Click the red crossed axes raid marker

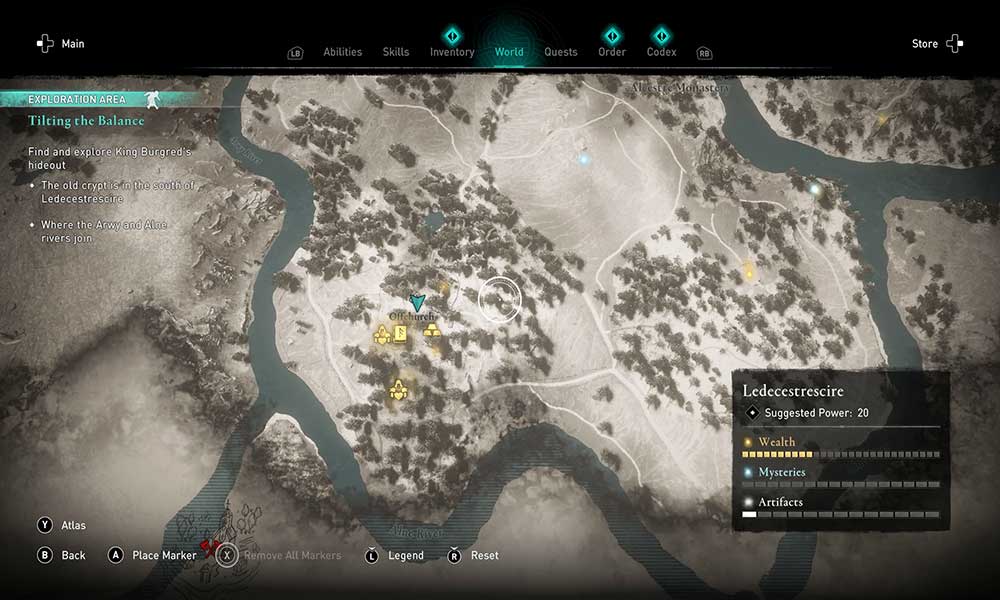point(209,546)
